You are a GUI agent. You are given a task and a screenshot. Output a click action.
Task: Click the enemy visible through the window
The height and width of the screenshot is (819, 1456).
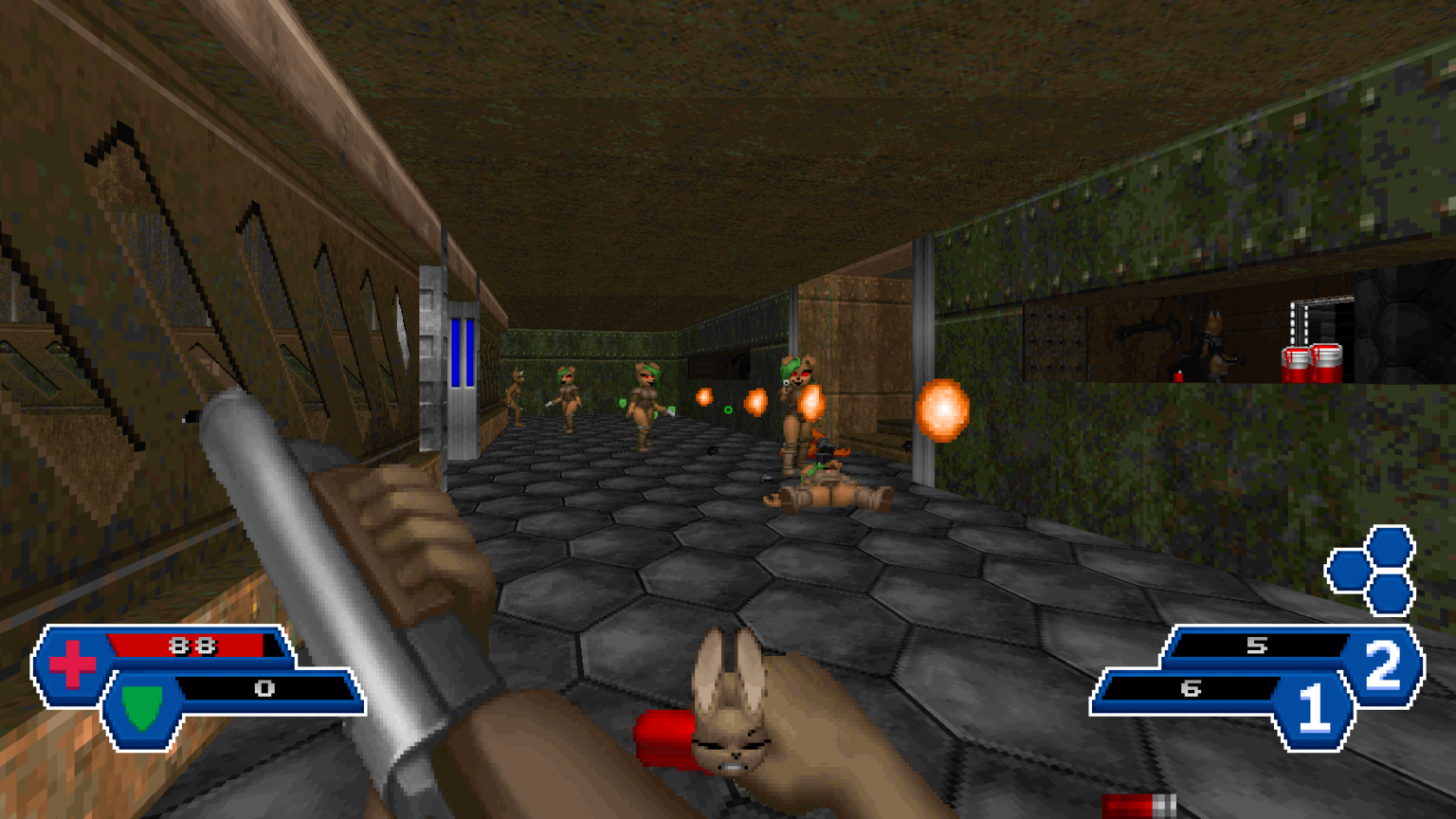click(x=1213, y=337)
